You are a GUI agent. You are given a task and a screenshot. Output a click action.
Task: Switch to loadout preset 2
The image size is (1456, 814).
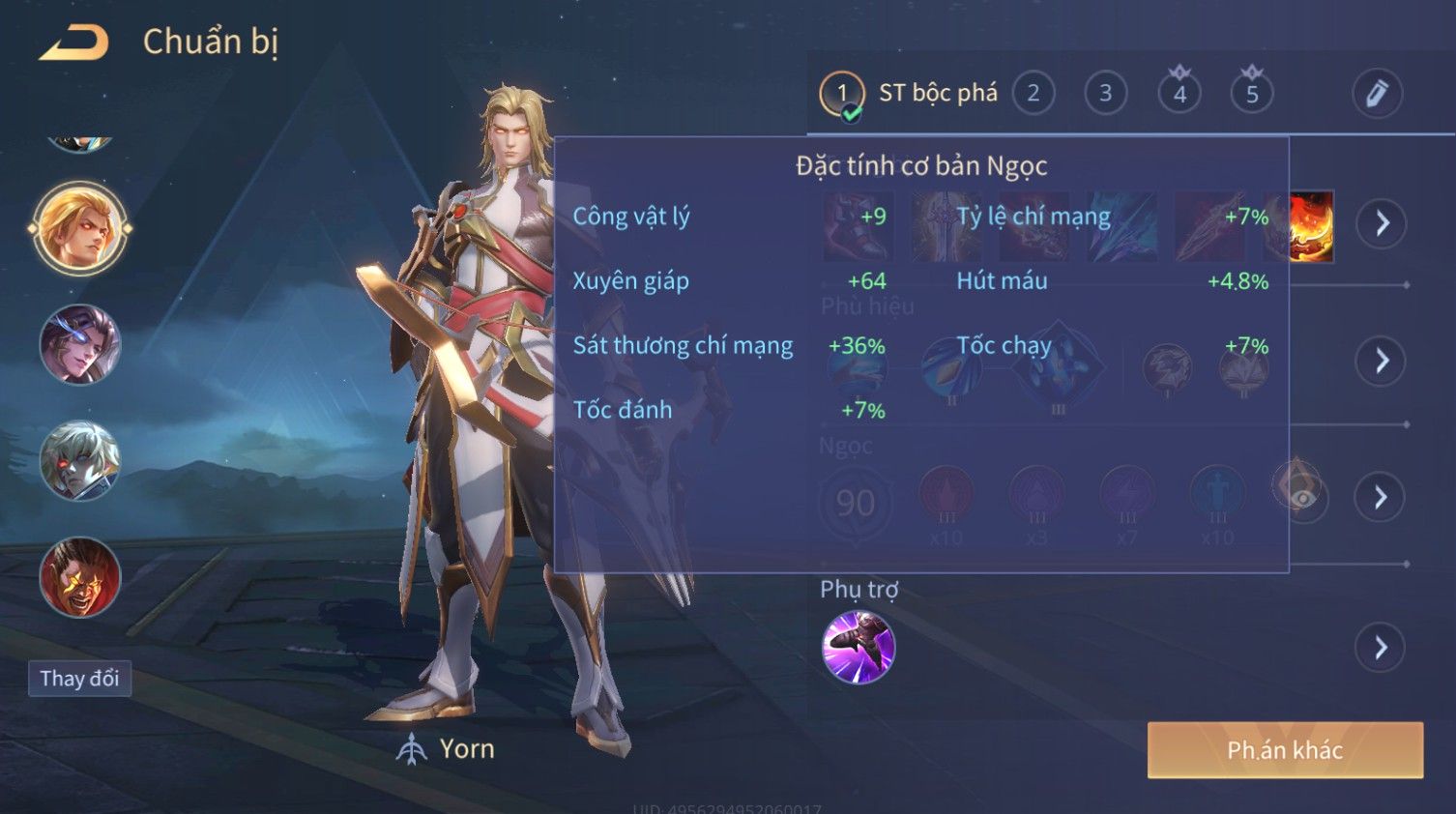(1033, 94)
